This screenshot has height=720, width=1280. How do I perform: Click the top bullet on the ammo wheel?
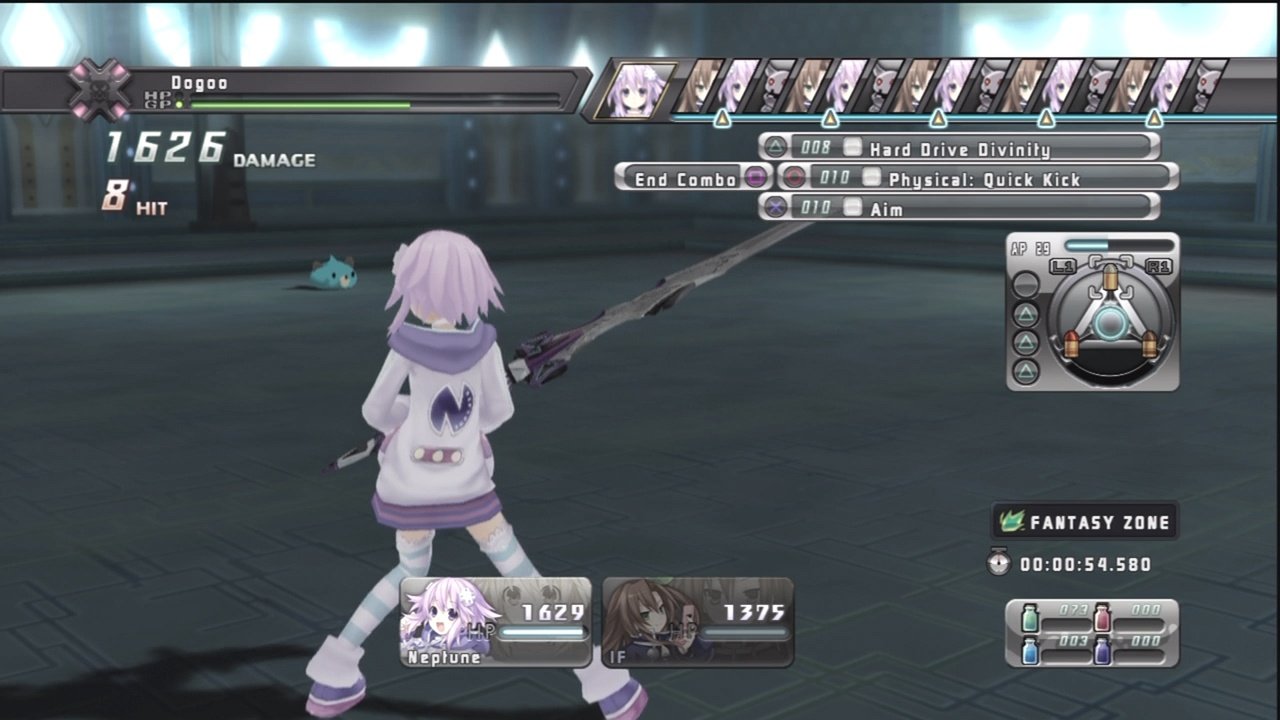[1110, 278]
